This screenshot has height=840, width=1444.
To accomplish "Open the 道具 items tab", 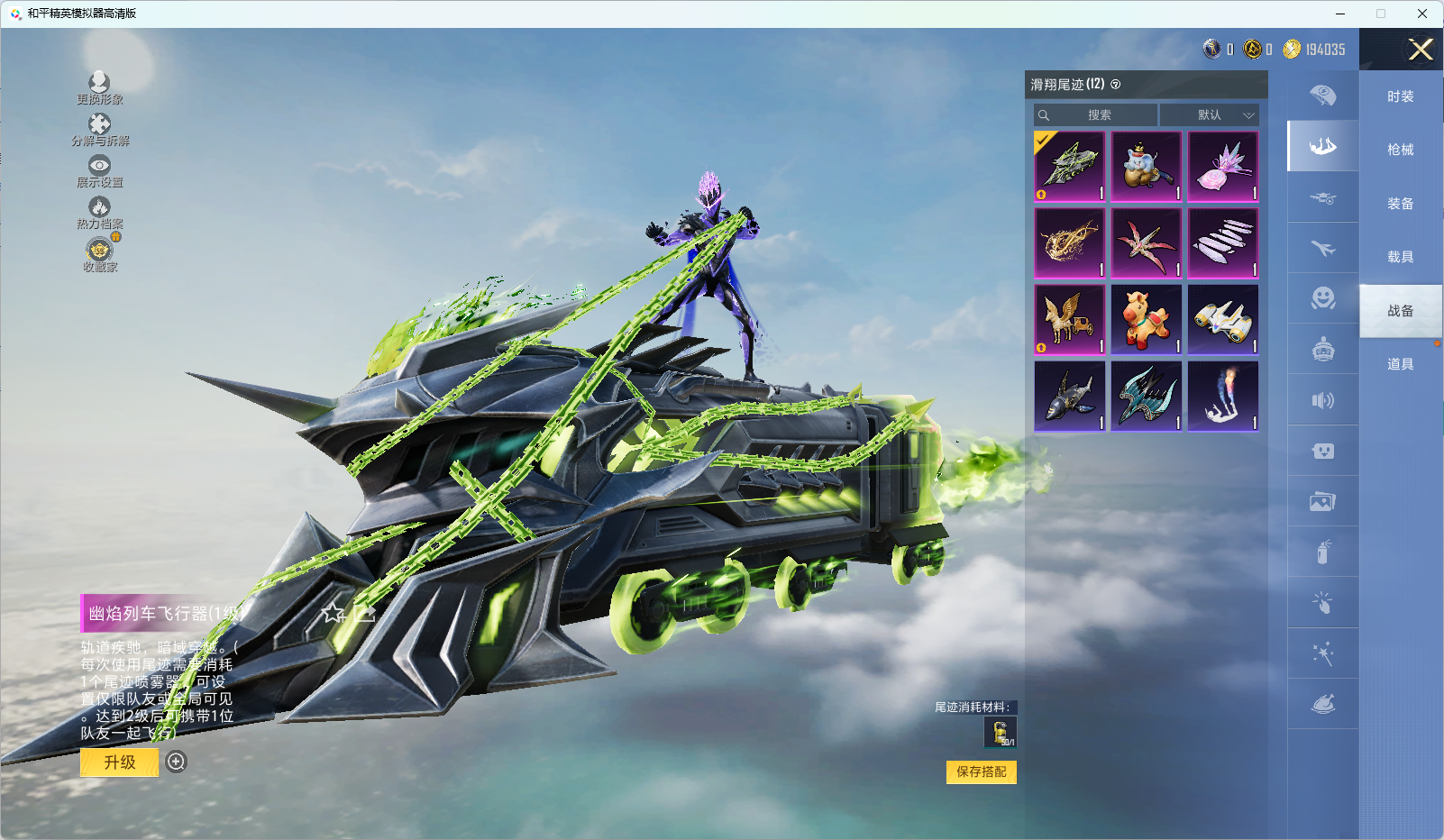I will pos(1400,364).
